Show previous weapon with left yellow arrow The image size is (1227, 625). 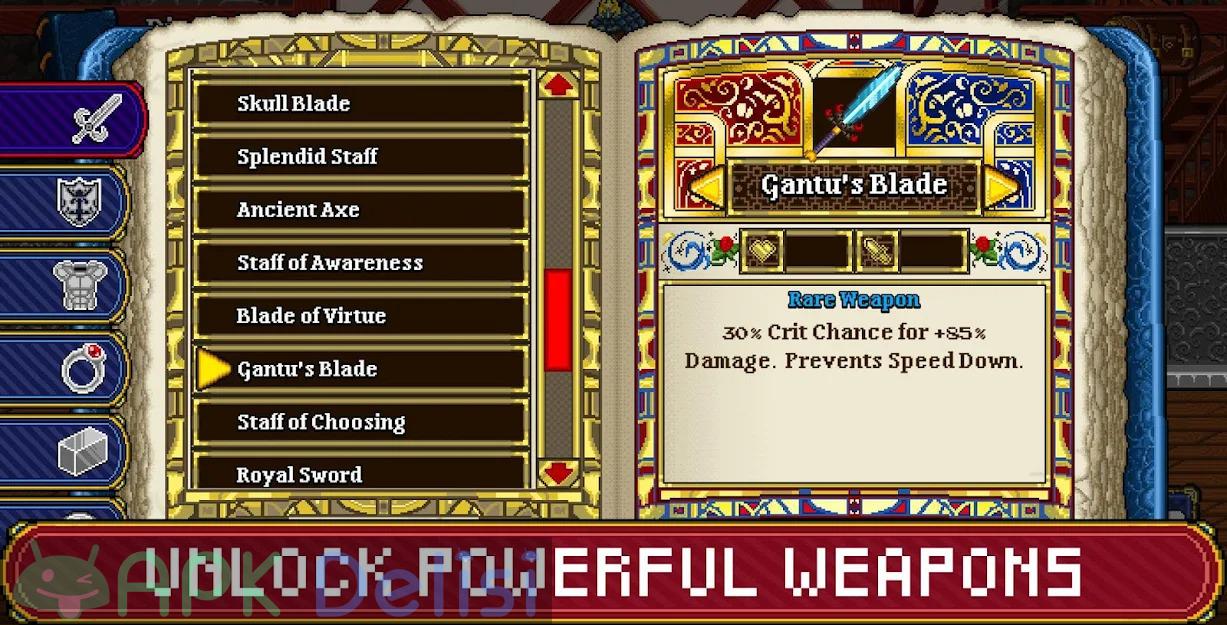coord(706,187)
